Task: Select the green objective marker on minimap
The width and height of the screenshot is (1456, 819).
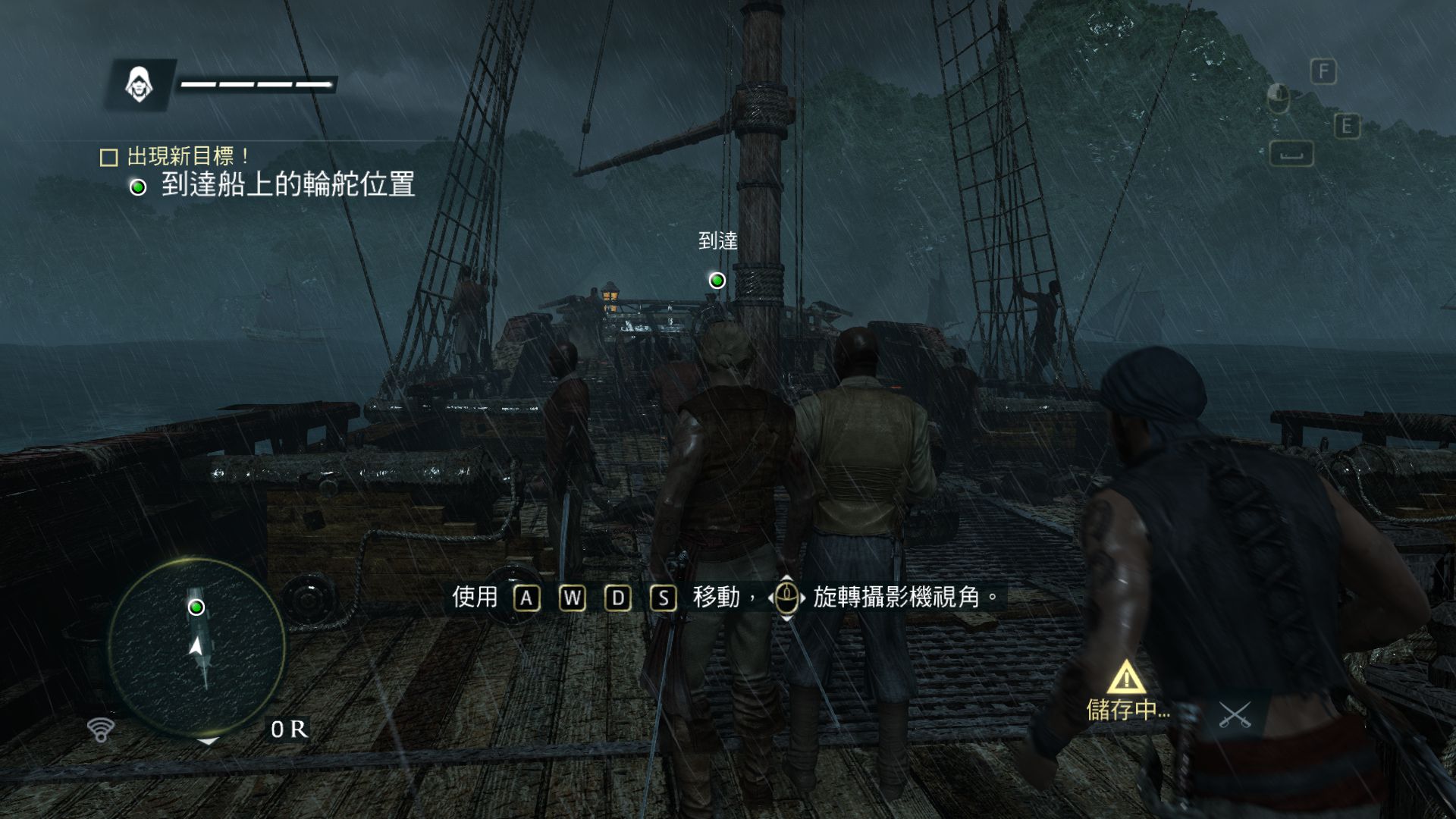Action: tap(196, 607)
